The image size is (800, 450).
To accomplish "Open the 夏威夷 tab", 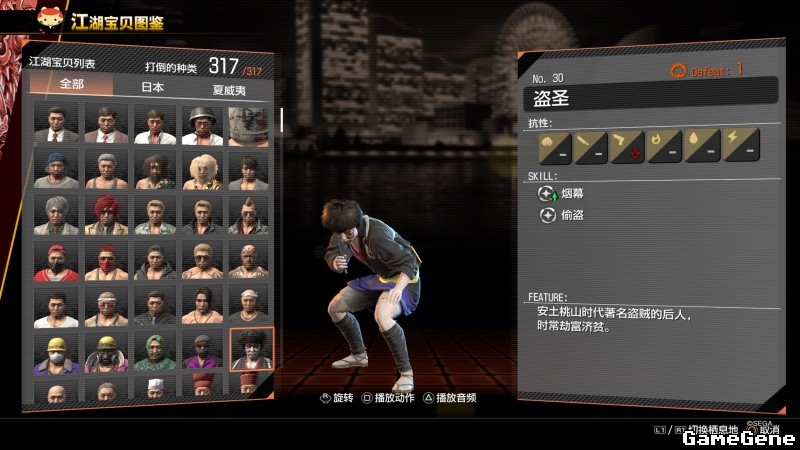I will pyautogui.click(x=229, y=88).
